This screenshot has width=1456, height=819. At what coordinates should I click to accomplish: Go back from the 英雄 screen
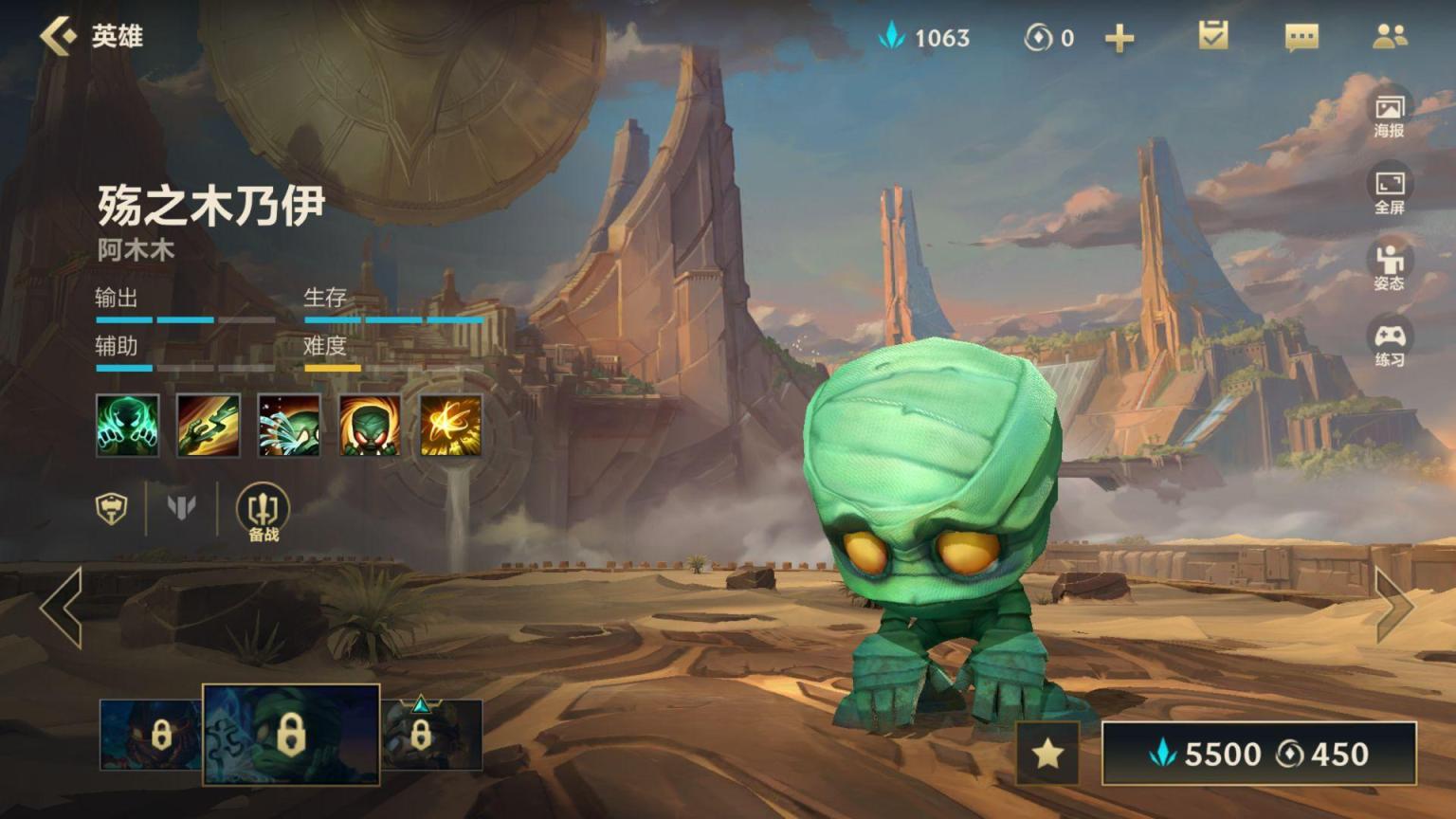(59, 37)
